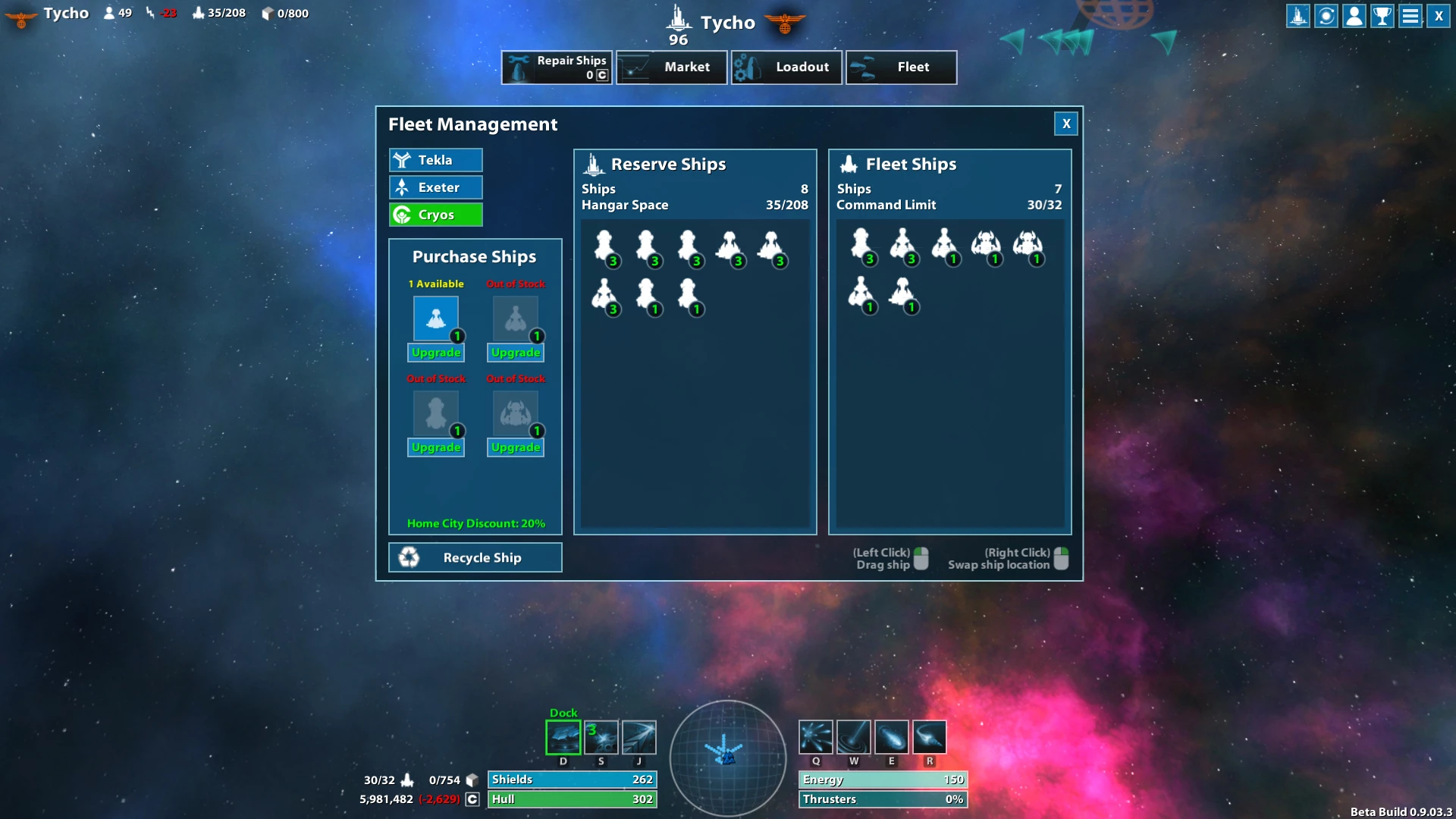Image resolution: width=1456 pixels, height=819 pixels.
Task: Select the 1 Available purchasable ship
Action: 436,318
